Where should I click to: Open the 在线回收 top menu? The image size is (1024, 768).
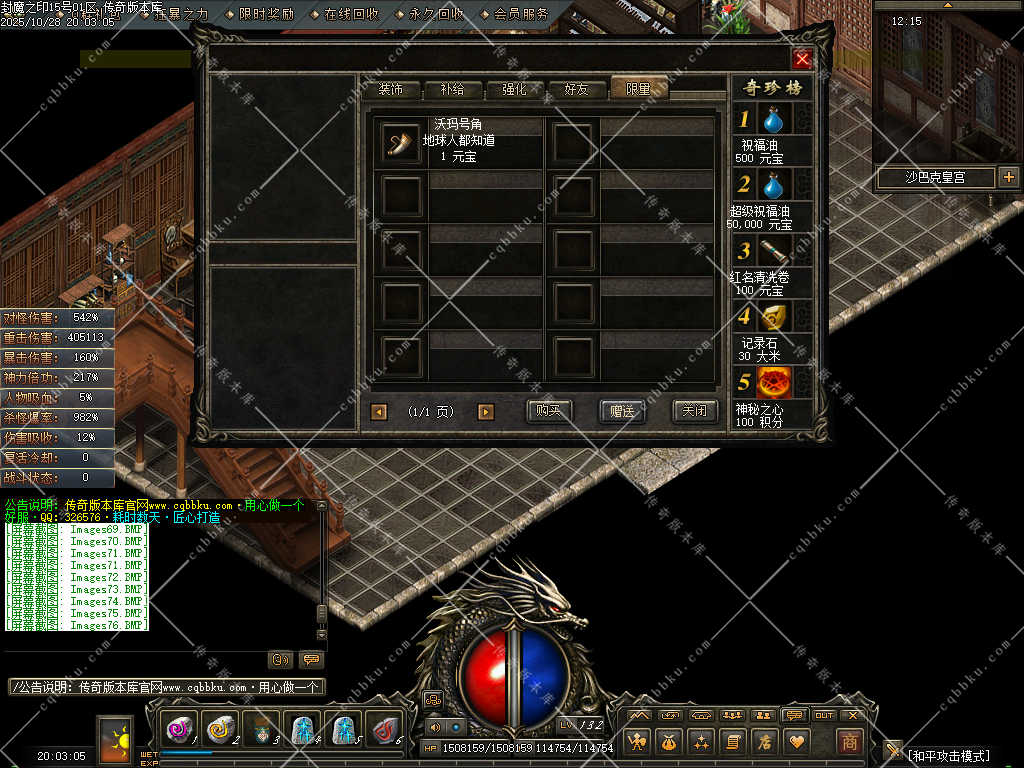[351, 14]
